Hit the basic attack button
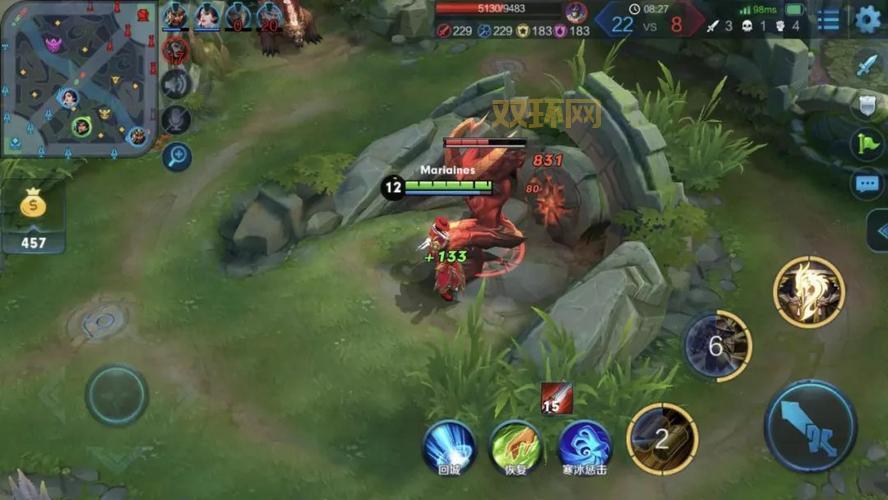 coord(810,426)
